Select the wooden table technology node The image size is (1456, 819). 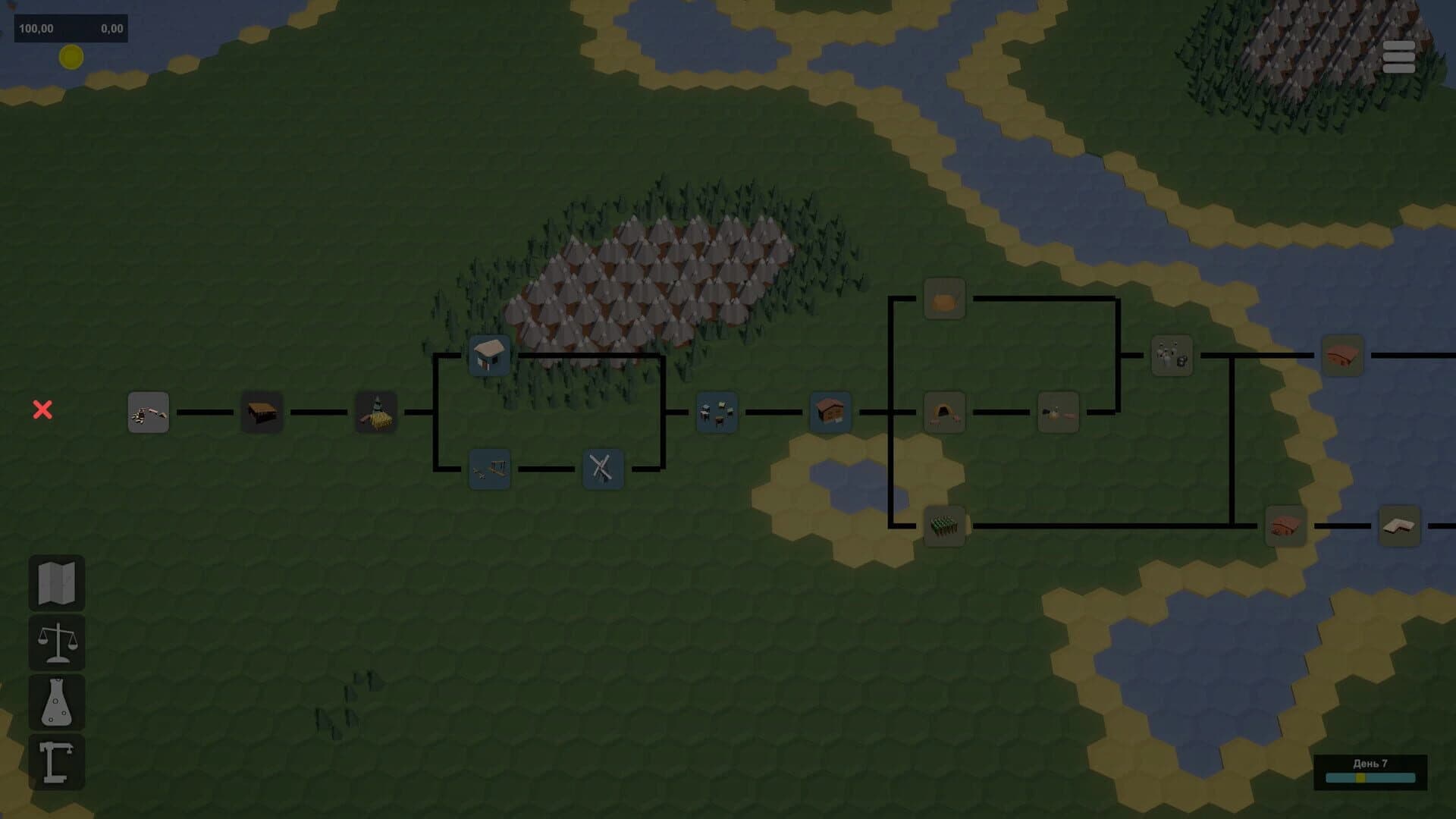point(262,412)
